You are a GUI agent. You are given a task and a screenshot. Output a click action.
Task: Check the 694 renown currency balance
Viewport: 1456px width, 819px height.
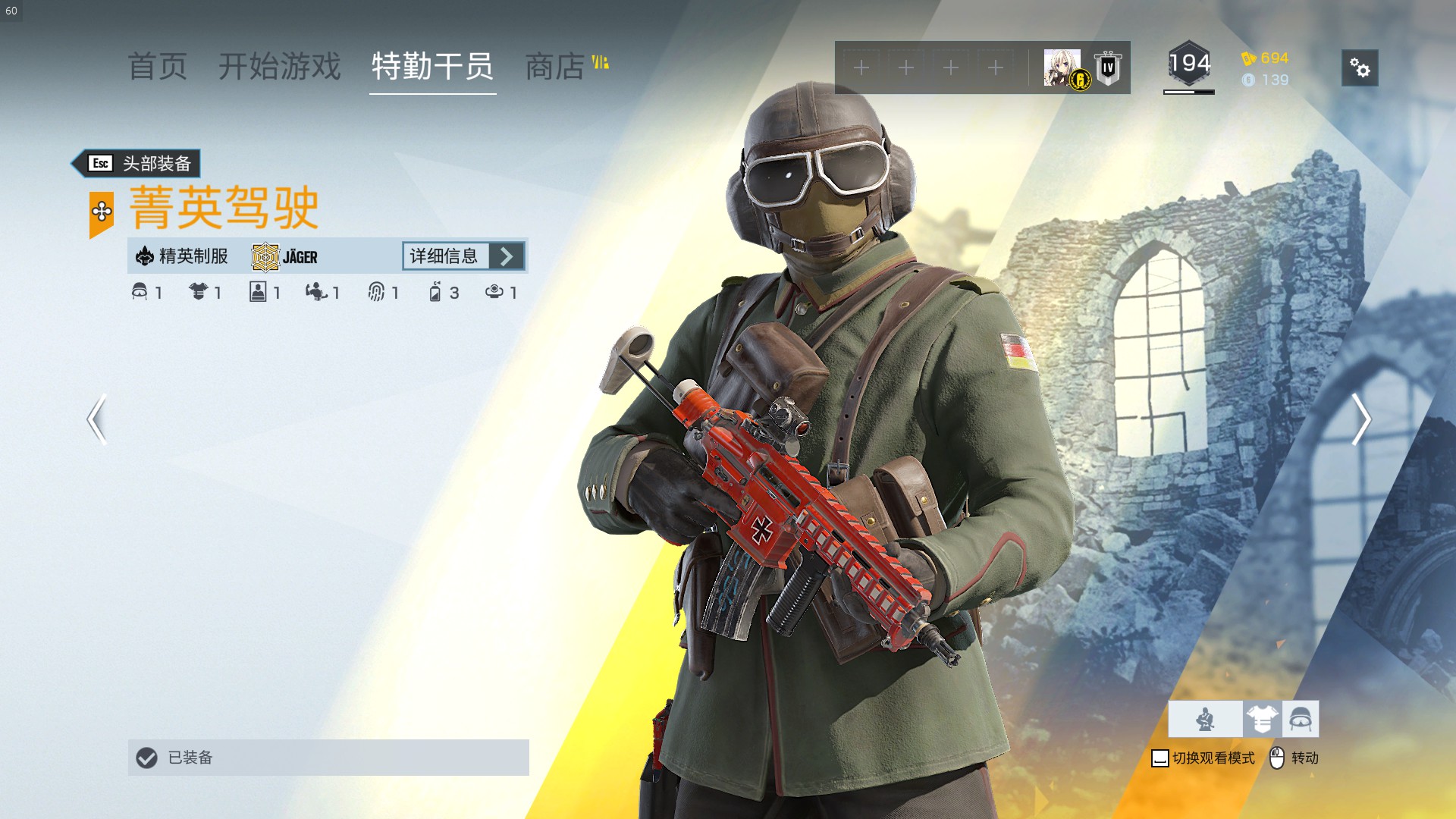click(1266, 58)
